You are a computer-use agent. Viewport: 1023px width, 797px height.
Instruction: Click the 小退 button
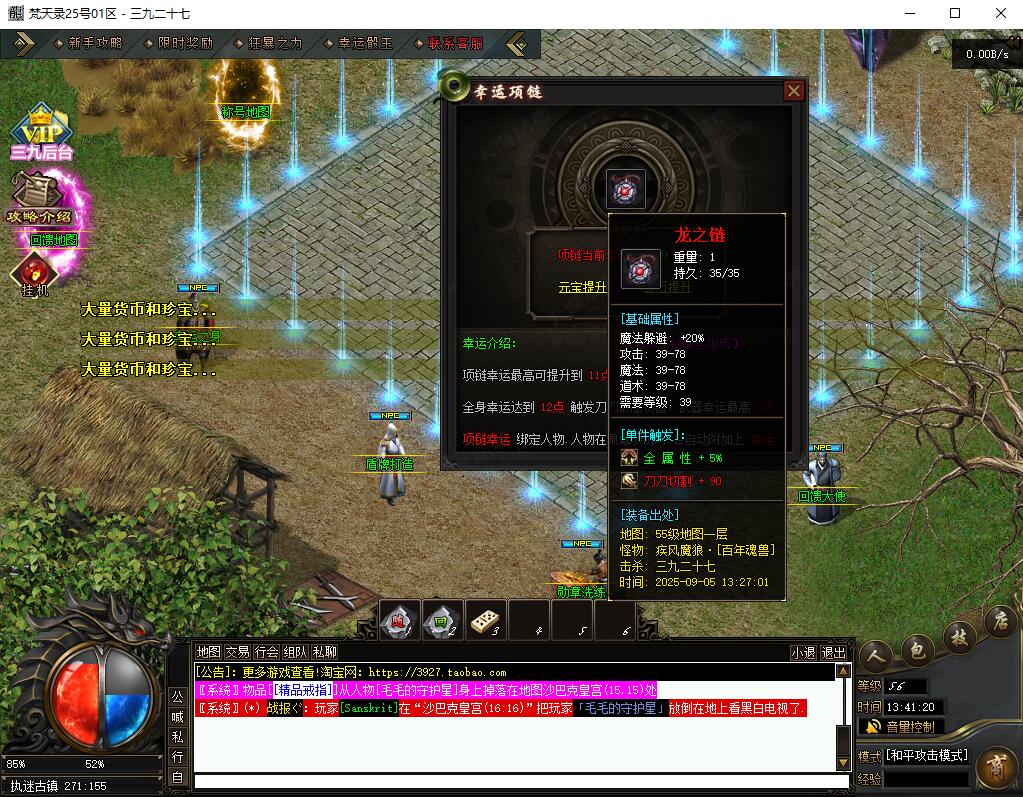click(x=803, y=653)
